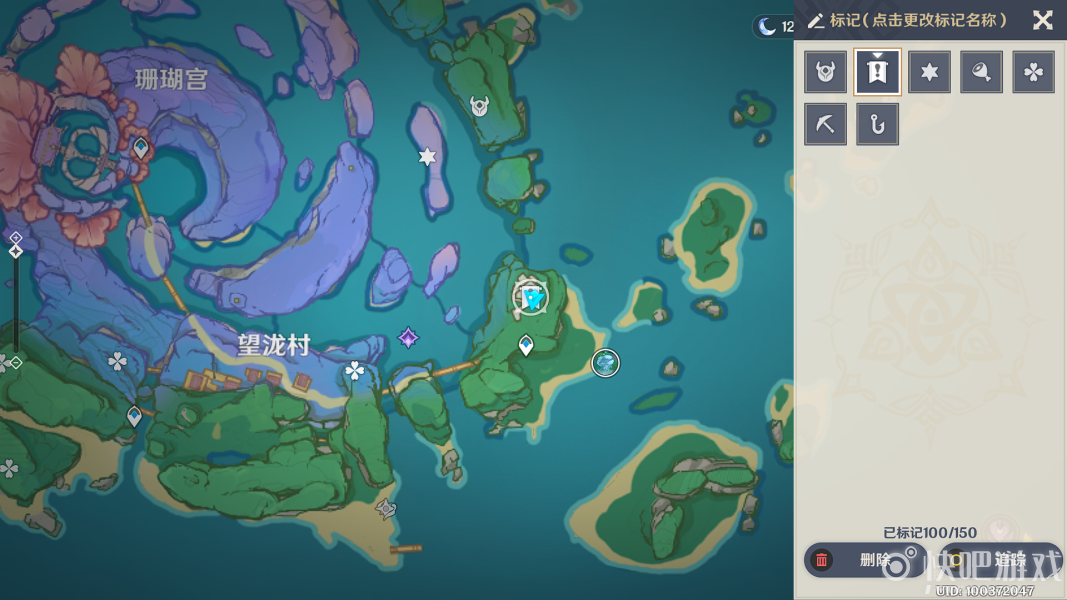This screenshot has height=600, width=1067.
Task: Rename the marker via the pencil title
Action: (908, 21)
